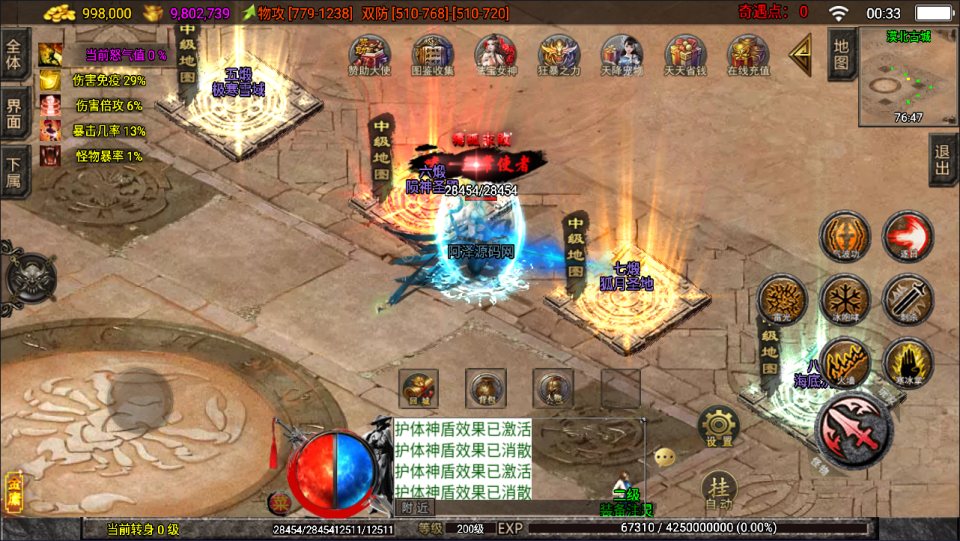Select the 附近 nearby chat channel

click(414, 507)
